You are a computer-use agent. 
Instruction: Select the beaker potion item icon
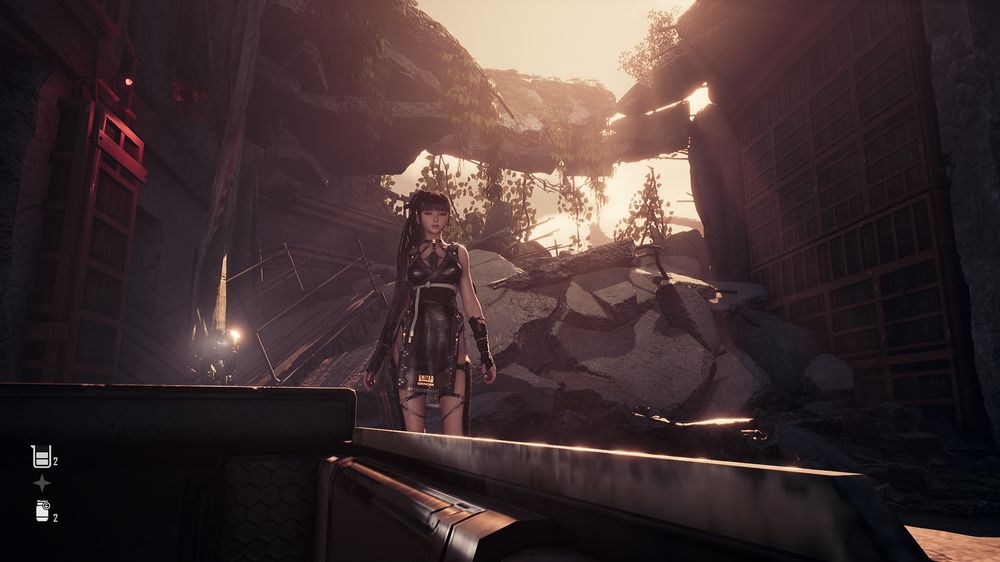tap(41, 457)
